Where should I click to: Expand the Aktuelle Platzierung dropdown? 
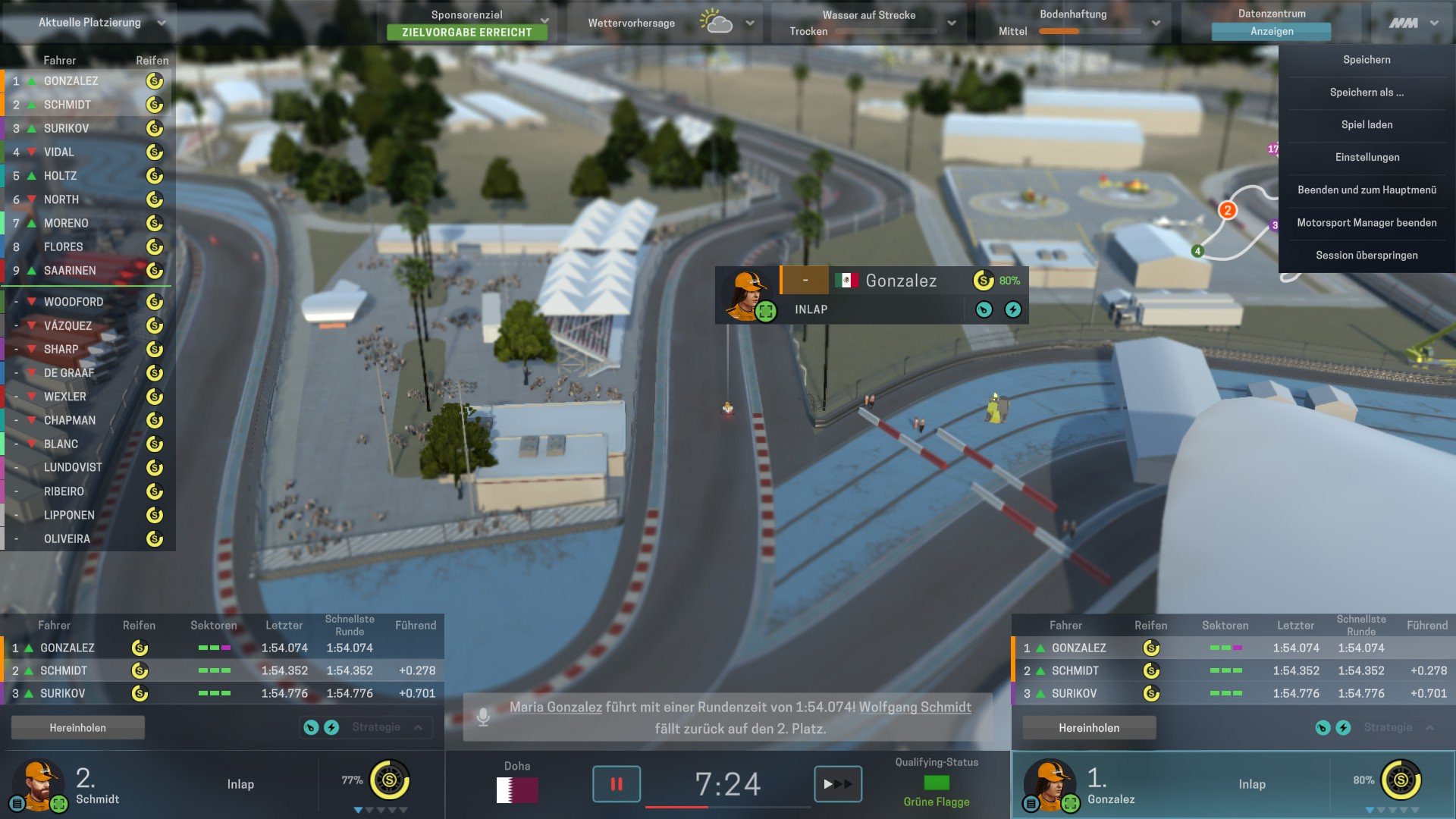coord(162,23)
